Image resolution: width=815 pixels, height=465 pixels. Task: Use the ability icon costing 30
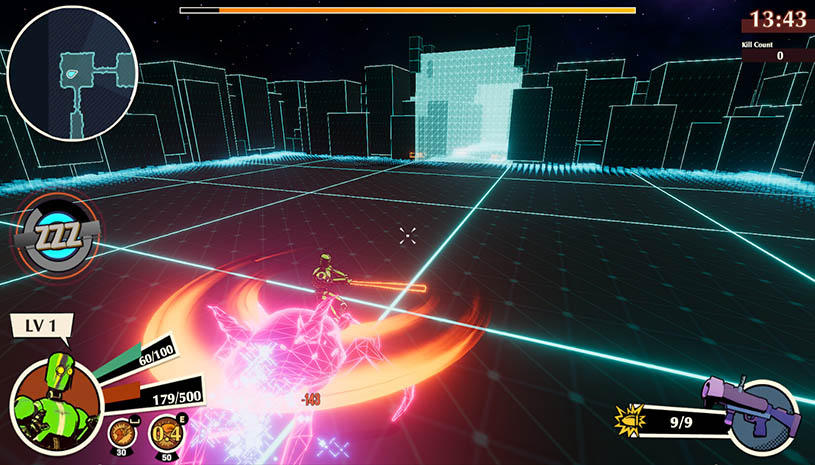pos(124,434)
